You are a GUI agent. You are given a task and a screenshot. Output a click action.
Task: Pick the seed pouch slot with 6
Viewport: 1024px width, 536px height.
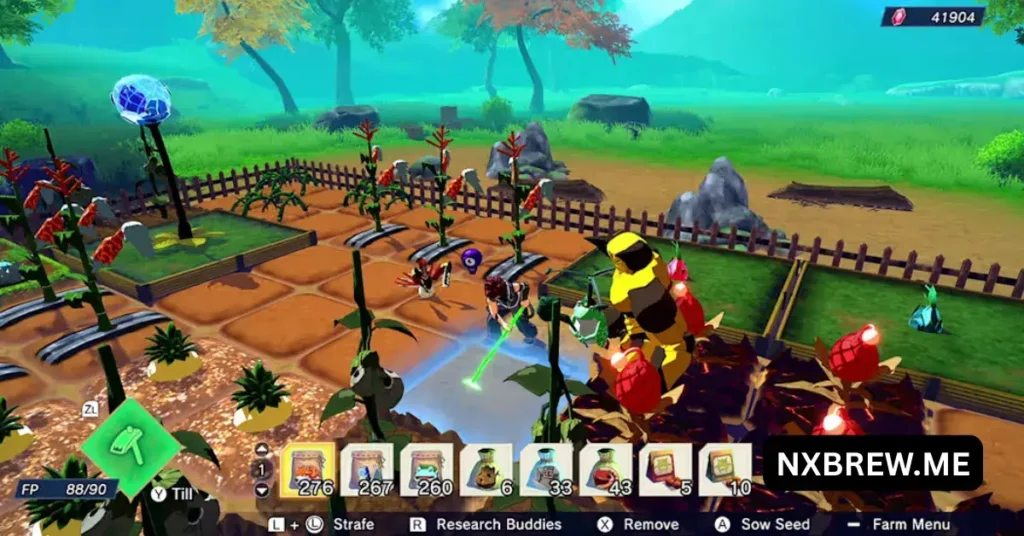pyautogui.click(x=487, y=469)
